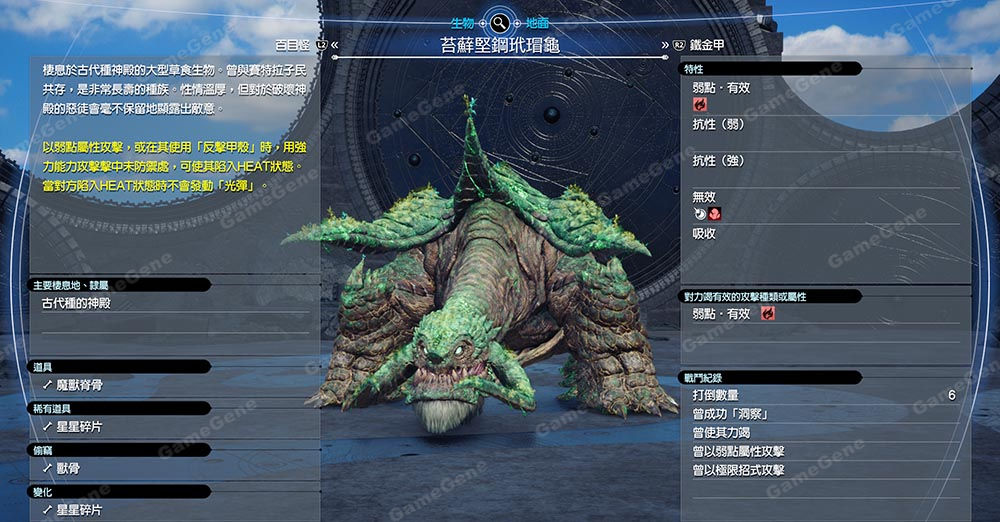This screenshot has height=522, width=1000.
Task: Select the 魔獸脊骨 item row
Action: click(x=80, y=385)
